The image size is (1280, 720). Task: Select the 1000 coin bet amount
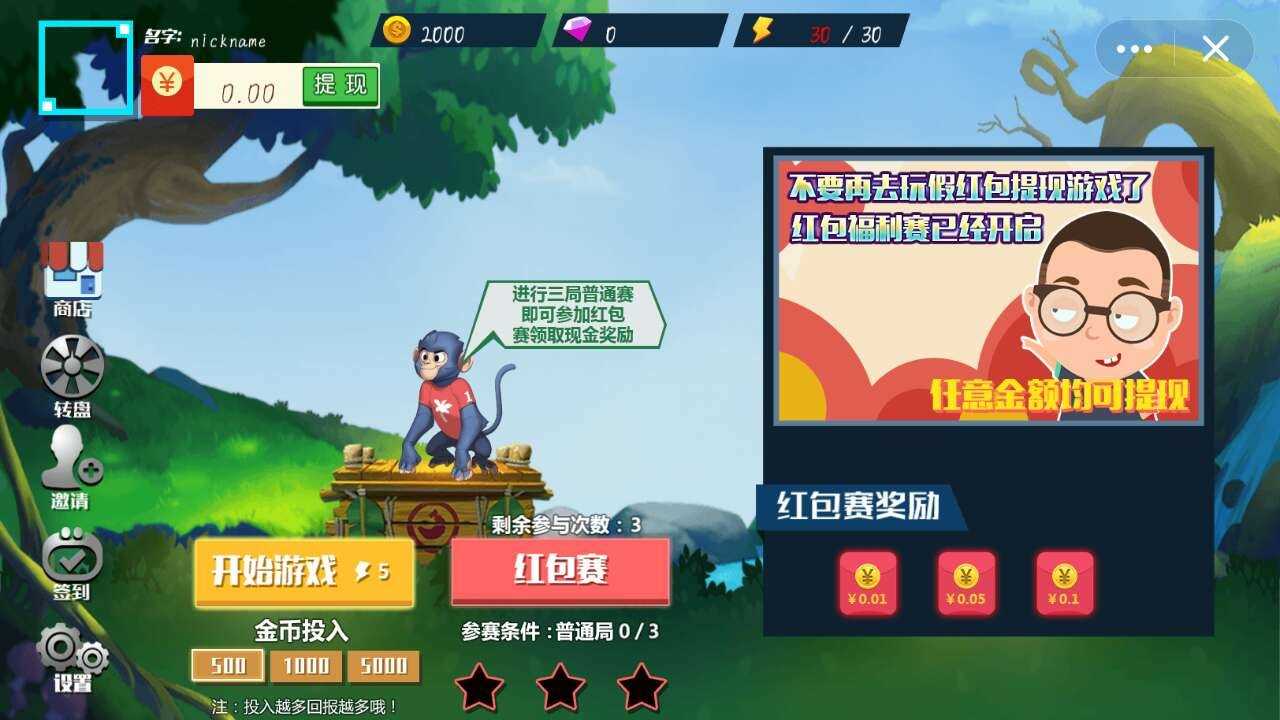click(x=307, y=665)
